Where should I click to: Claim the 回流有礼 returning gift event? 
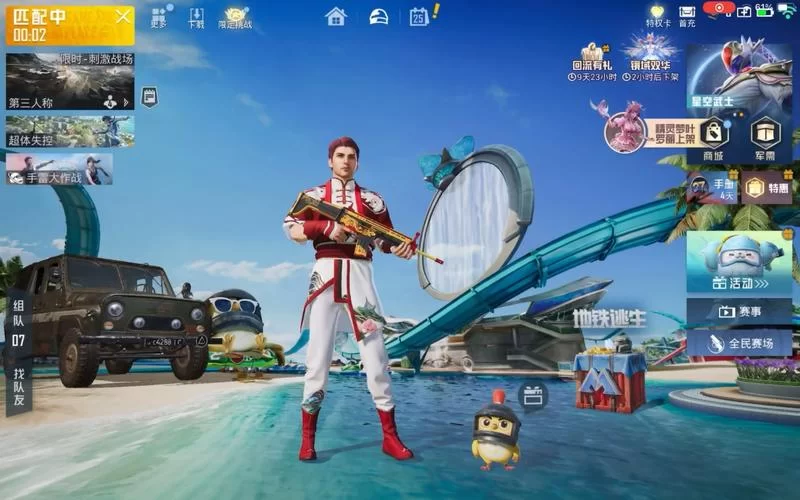pyautogui.click(x=594, y=61)
